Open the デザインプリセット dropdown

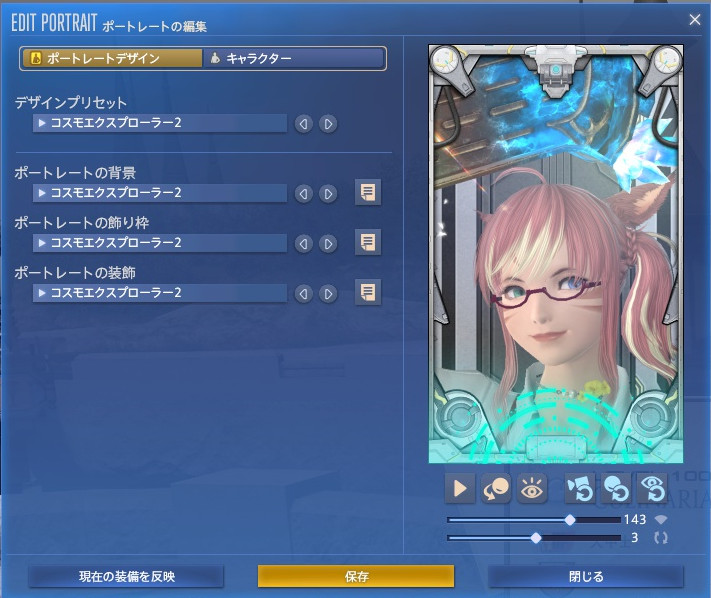point(160,124)
